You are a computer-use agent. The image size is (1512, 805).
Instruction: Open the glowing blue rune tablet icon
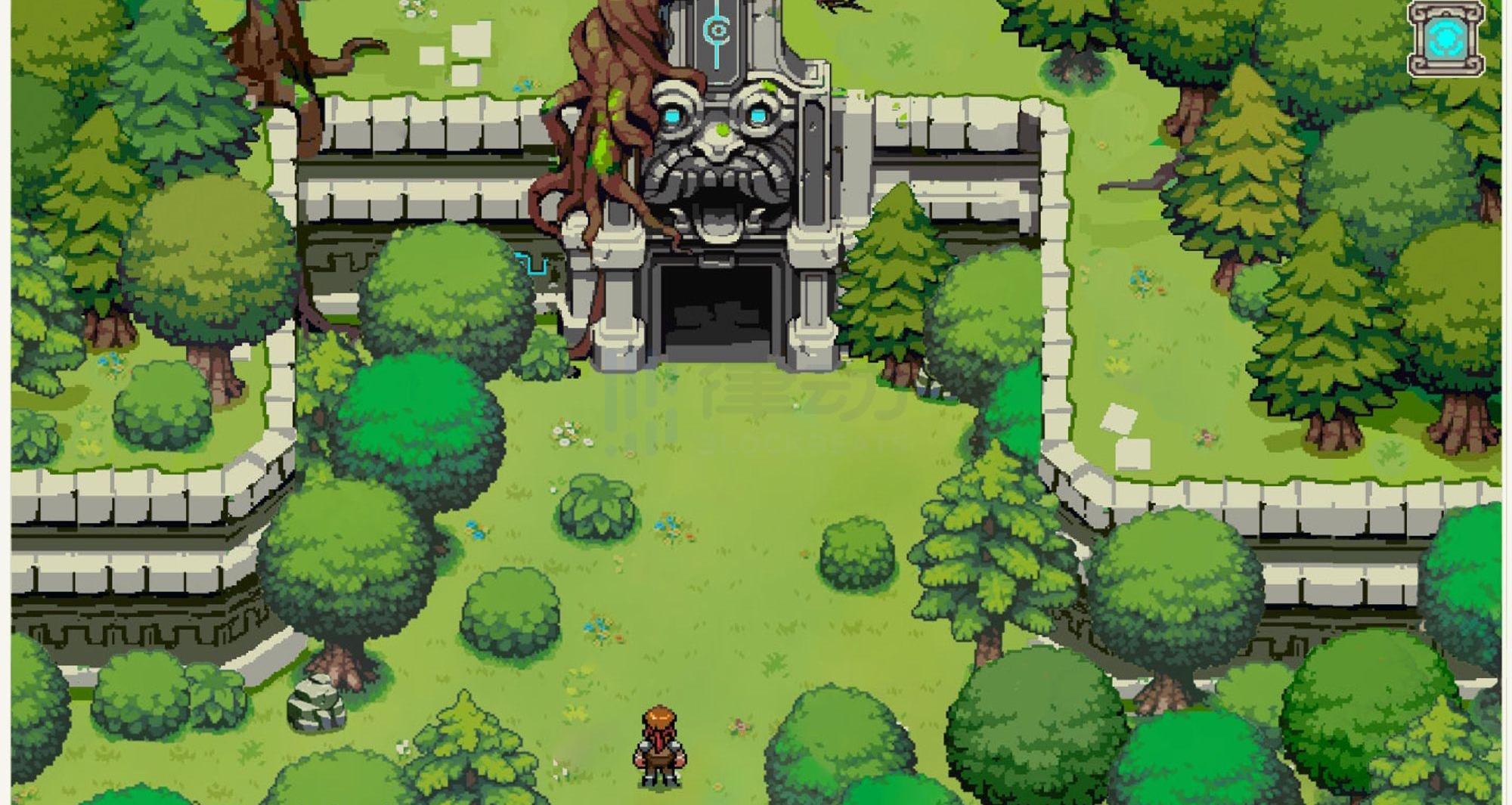[x=1445, y=38]
